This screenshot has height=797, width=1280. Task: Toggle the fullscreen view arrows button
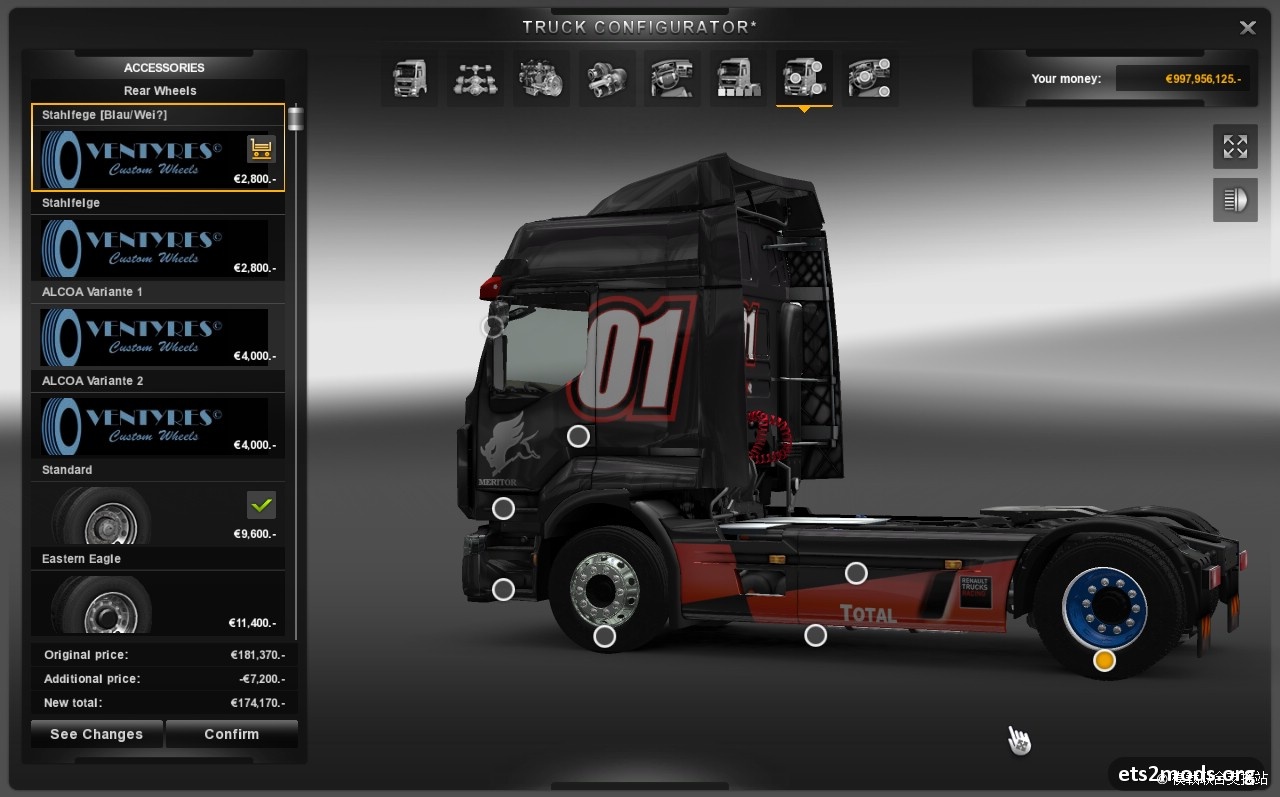(1235, 147)
